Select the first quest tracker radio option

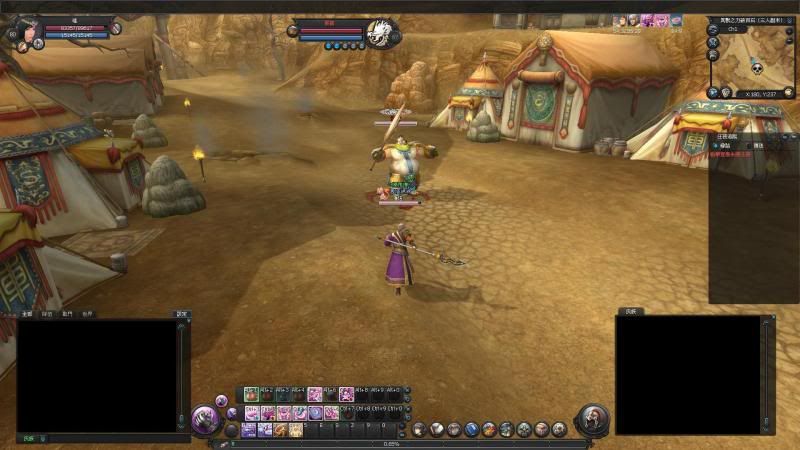(716, 145)
